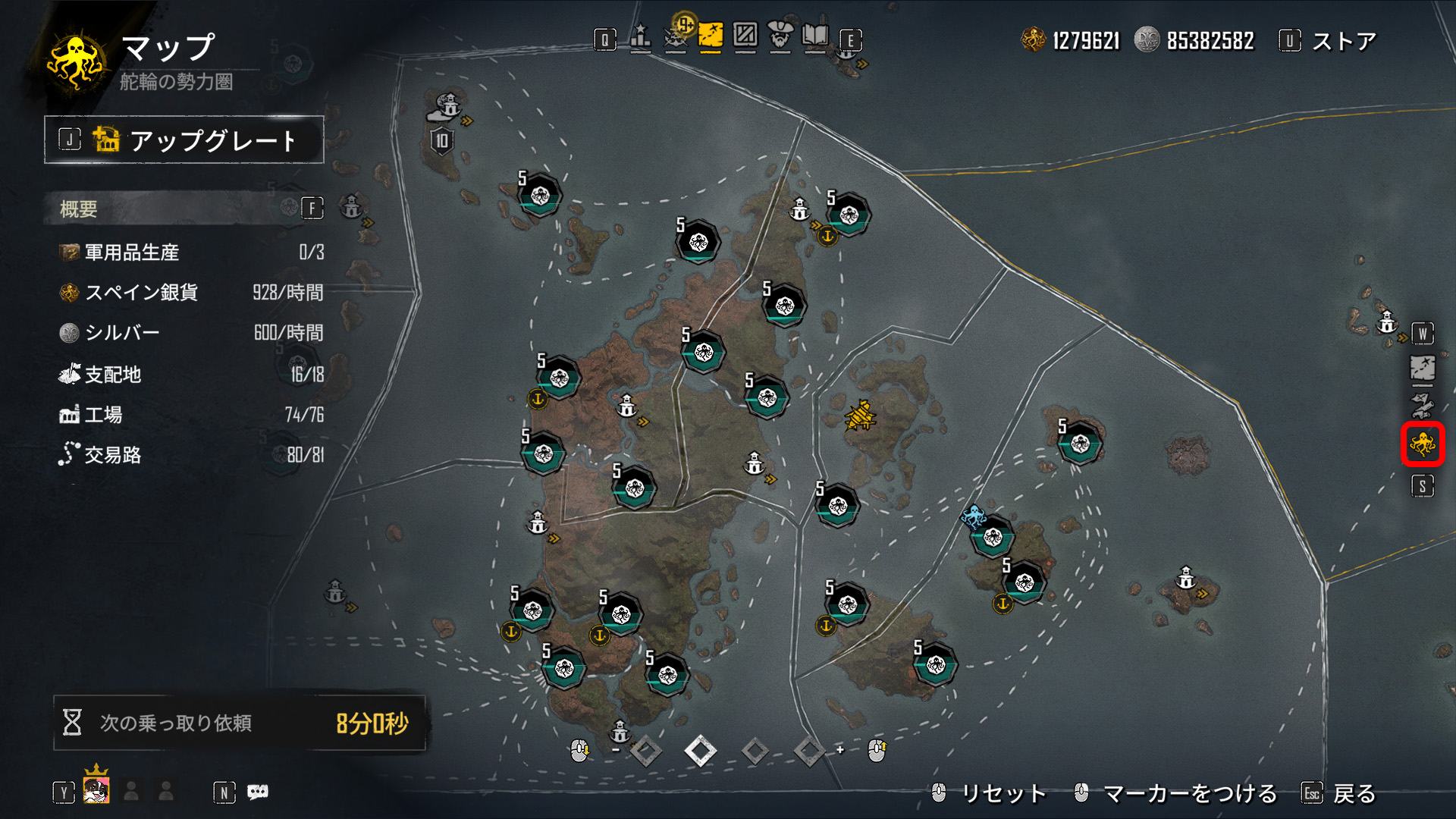The image size is (1456, 819).
Task: Select the crowned player avatar
Action: 96,789
